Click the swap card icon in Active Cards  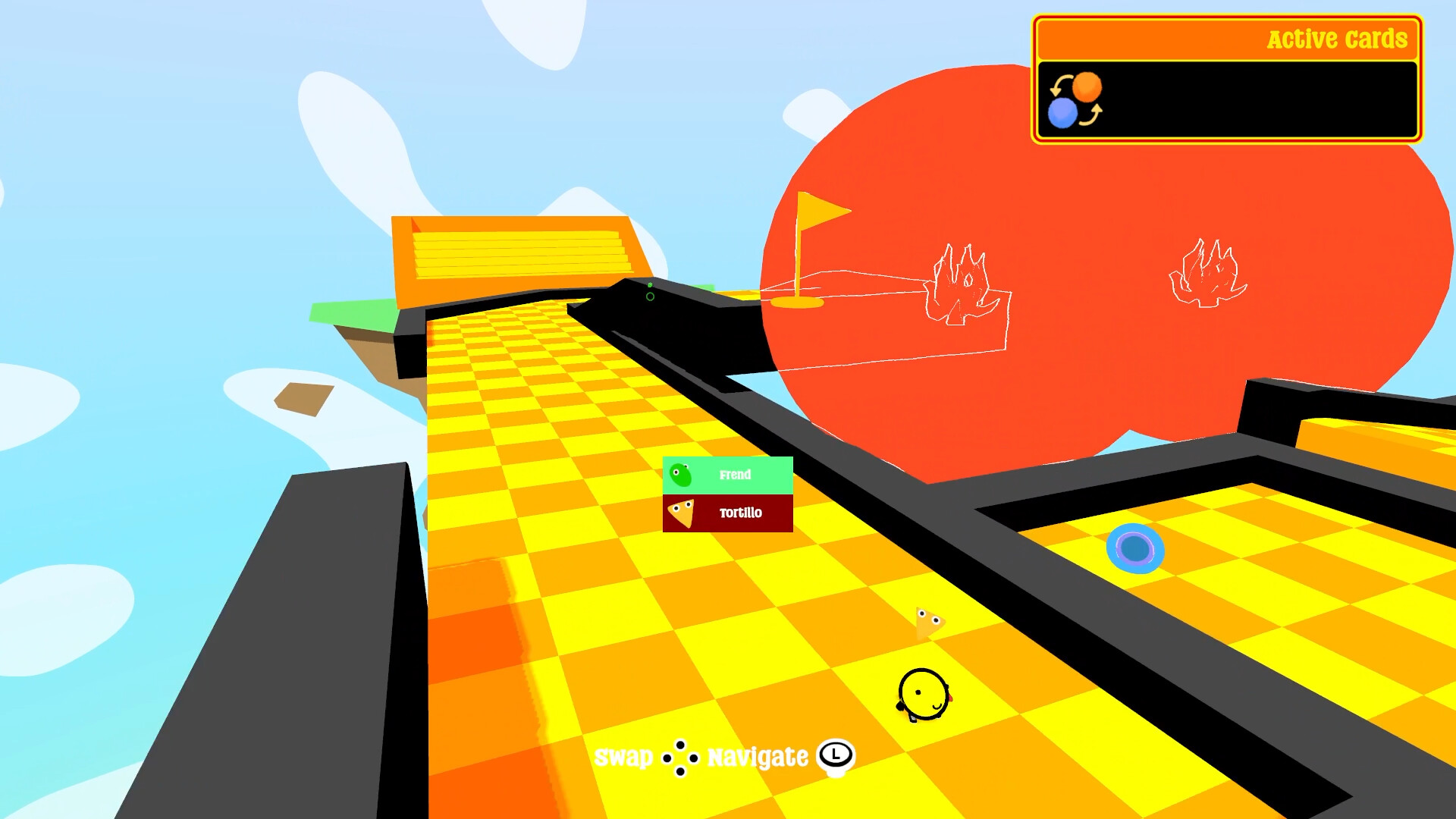click(x=1075, y=100)
